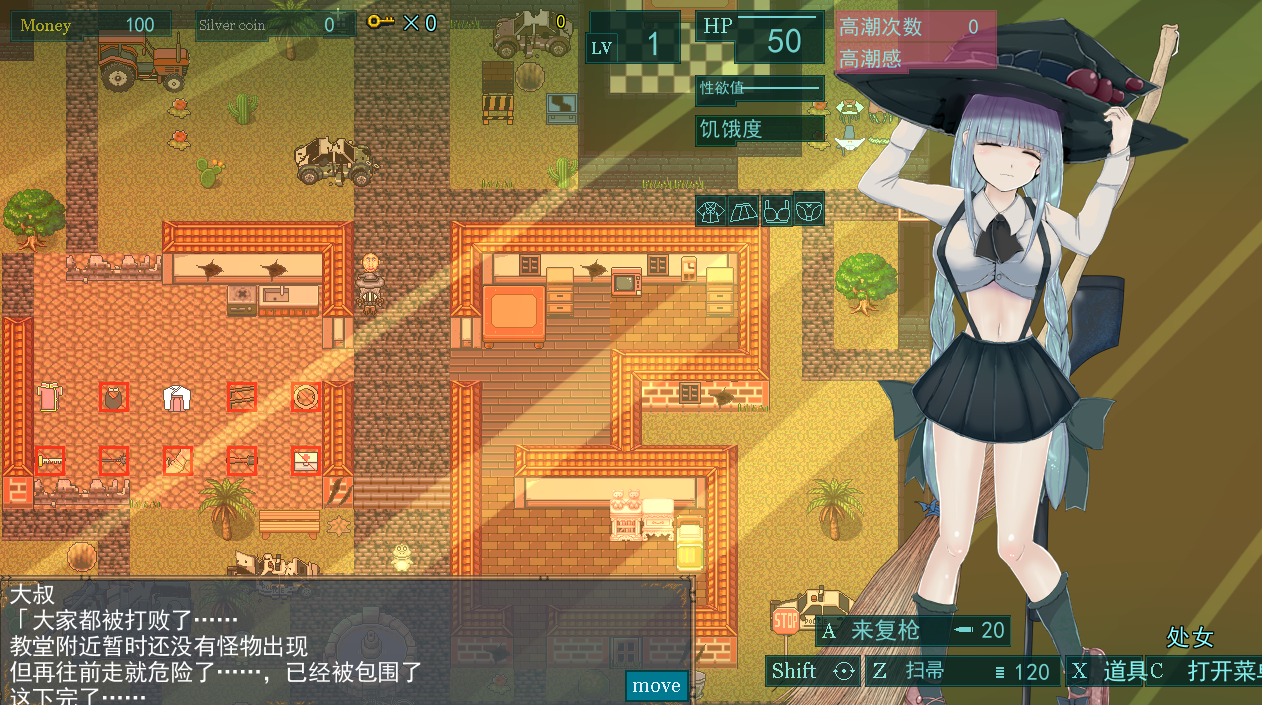Use the 扫帚 broom action slot
1262x705 pixels.
[x=960, y=671]
